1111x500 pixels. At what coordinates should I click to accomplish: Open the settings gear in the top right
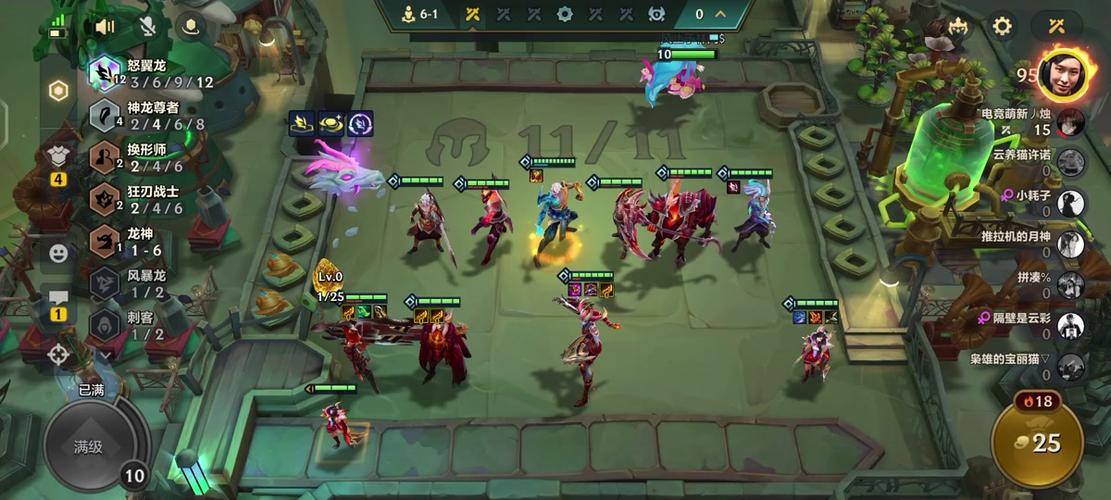click(x=1002, y=26)
